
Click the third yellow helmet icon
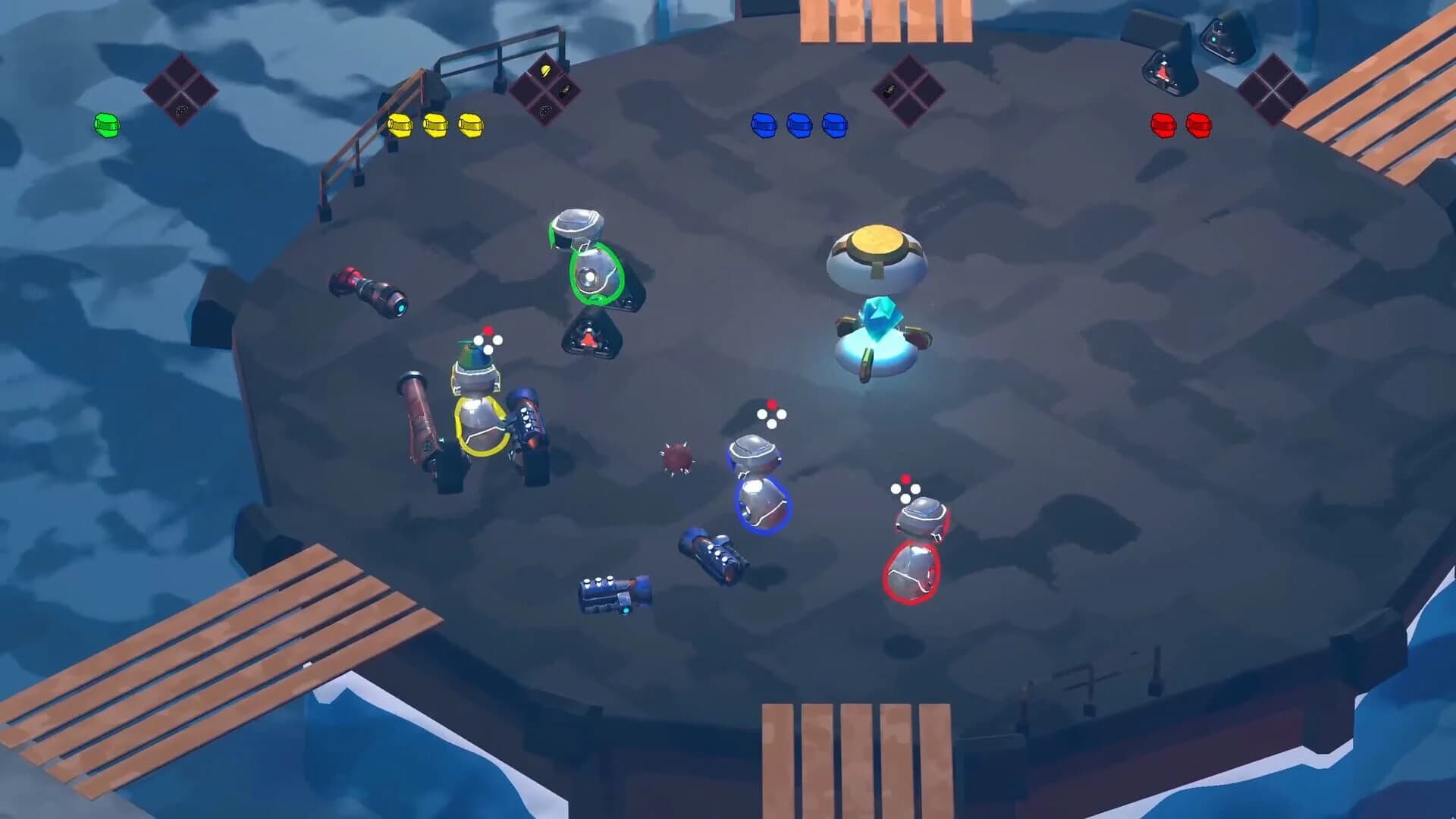(x=470, y=126)
